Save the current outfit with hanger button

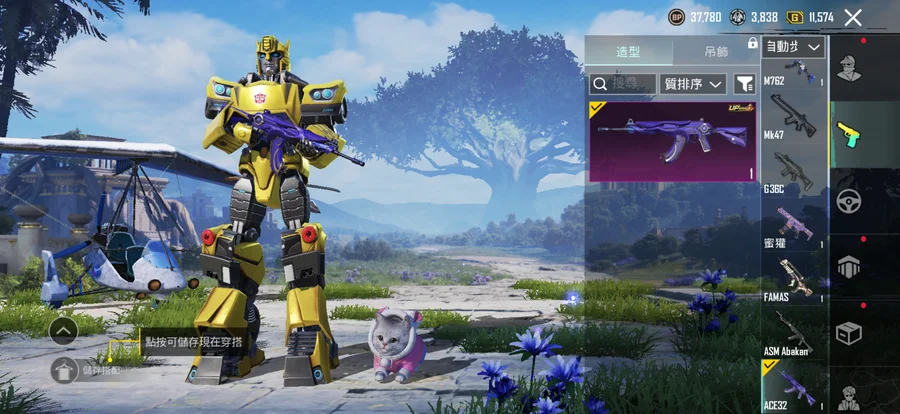coord(64,370)
